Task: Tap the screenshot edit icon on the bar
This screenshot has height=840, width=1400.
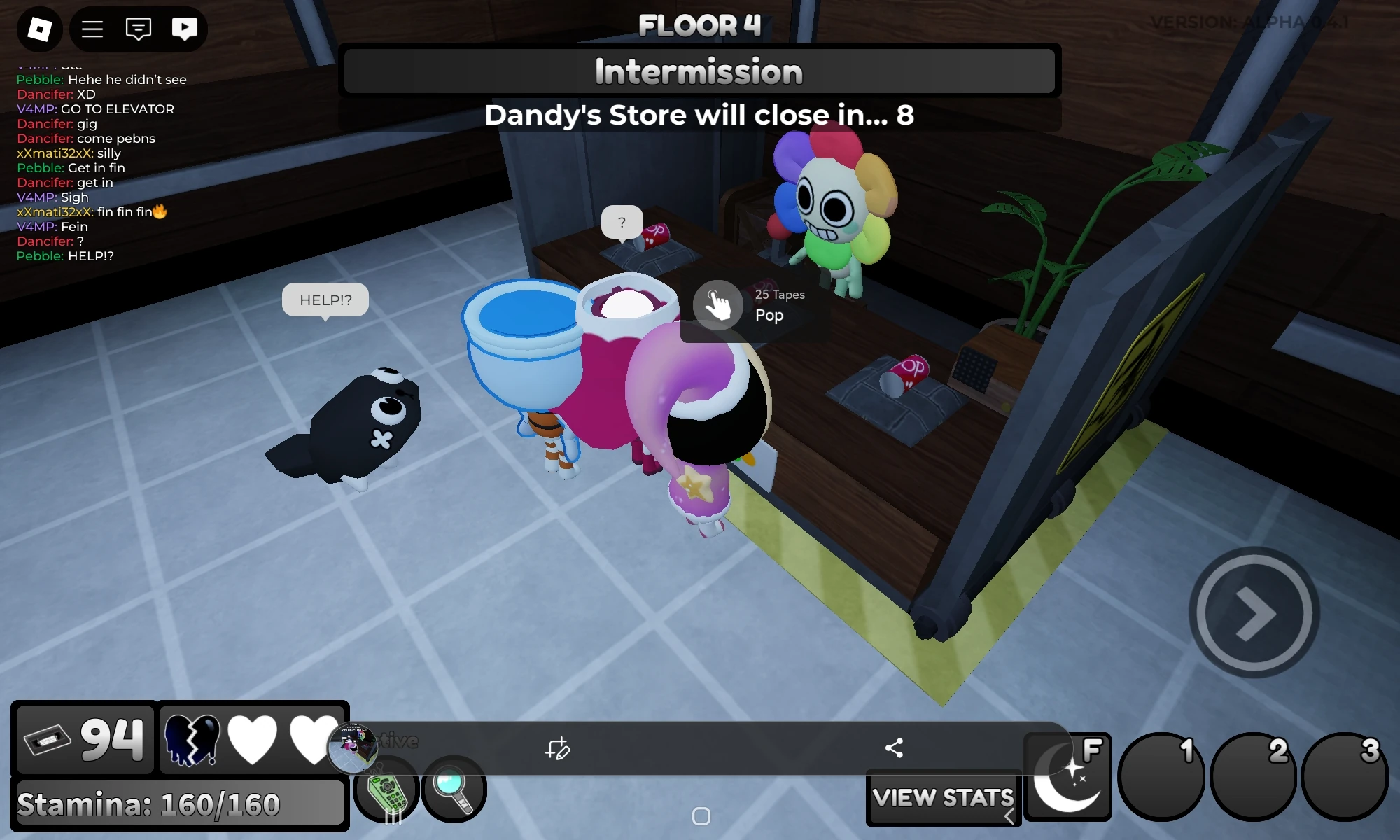Action: click(x=559, y=749)
